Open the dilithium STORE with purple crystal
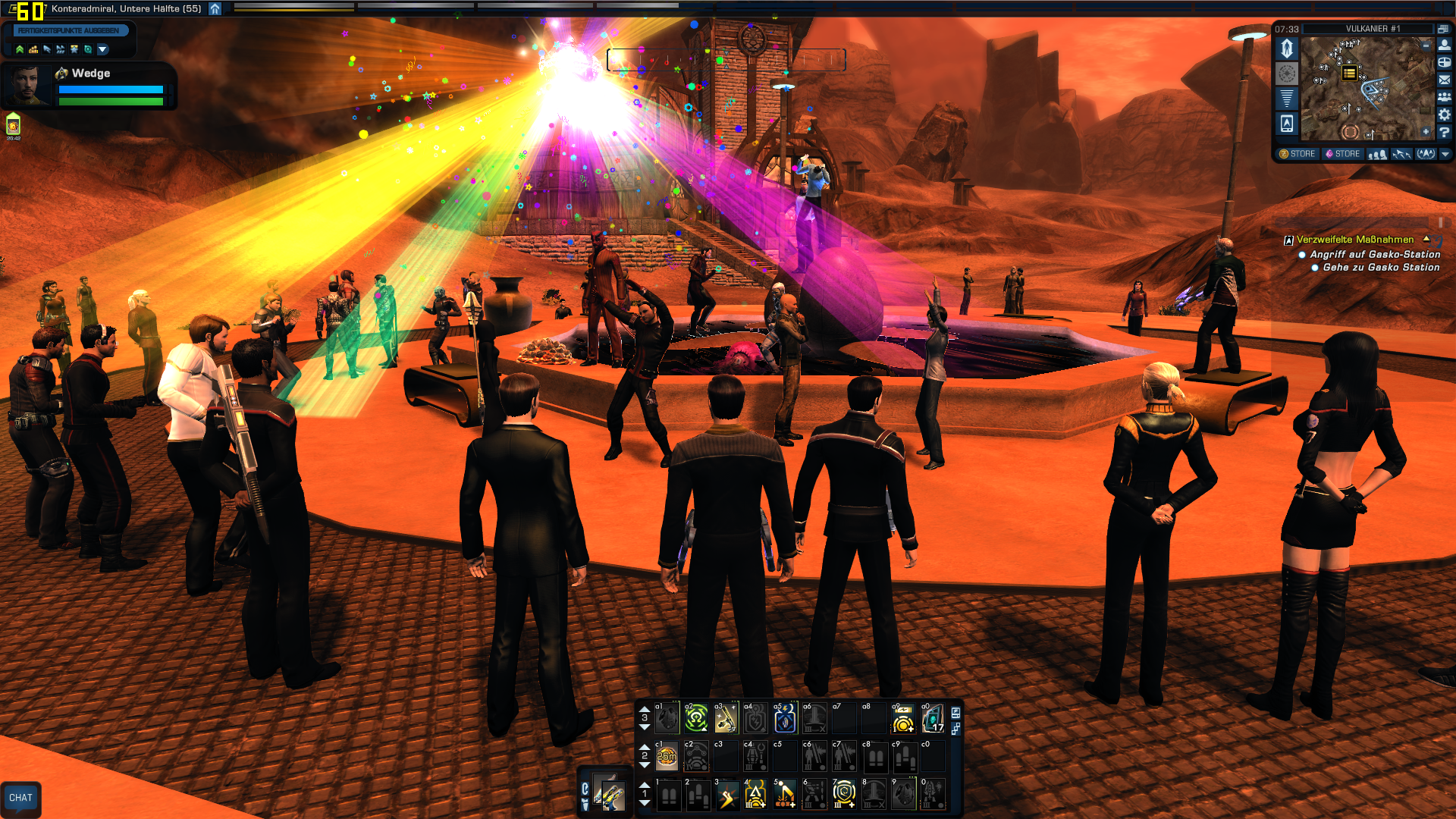The height and width of the screenshot is (819, 1456). coord(1342,154)
